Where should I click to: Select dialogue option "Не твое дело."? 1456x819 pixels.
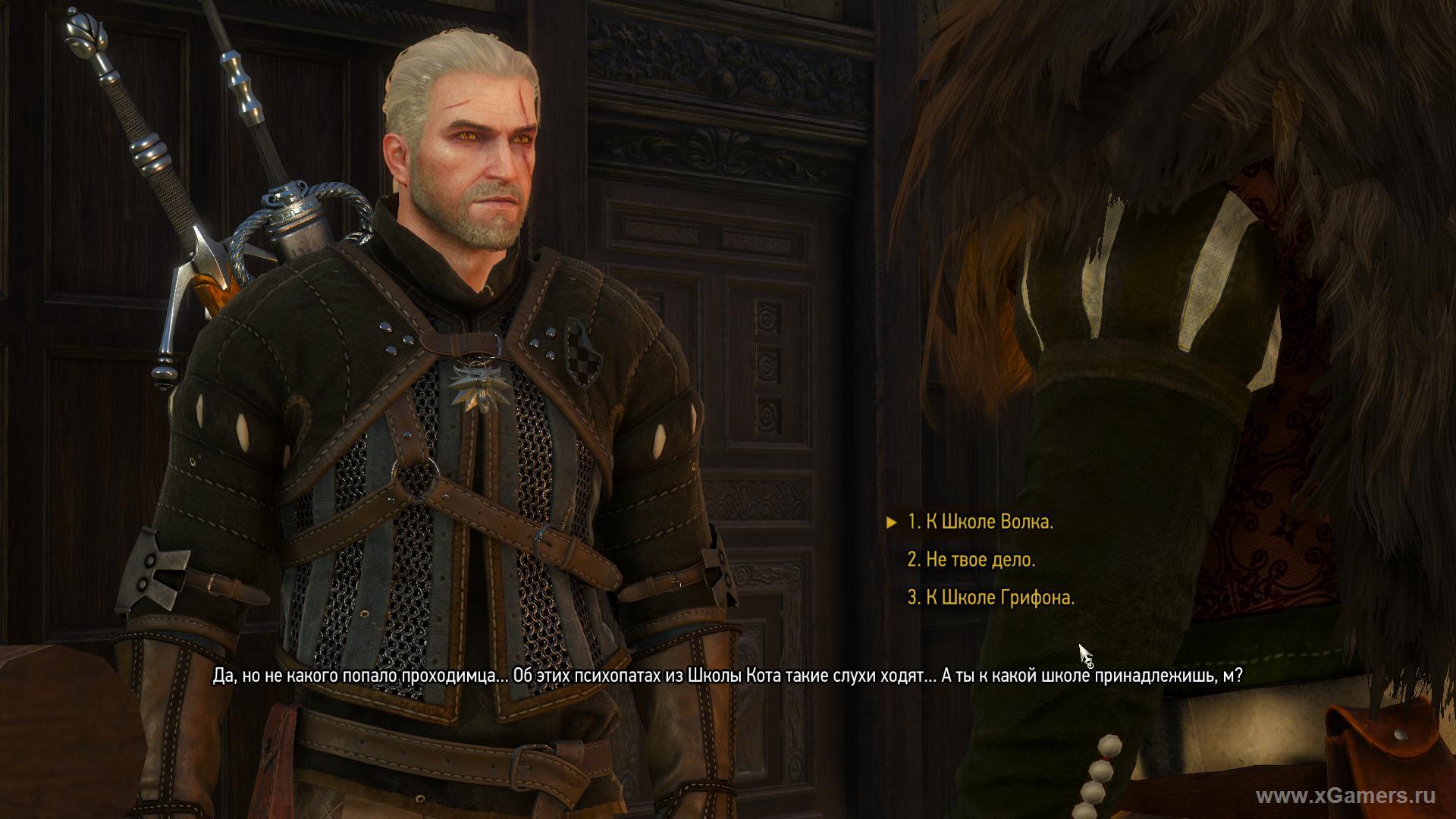coord(971,560)
